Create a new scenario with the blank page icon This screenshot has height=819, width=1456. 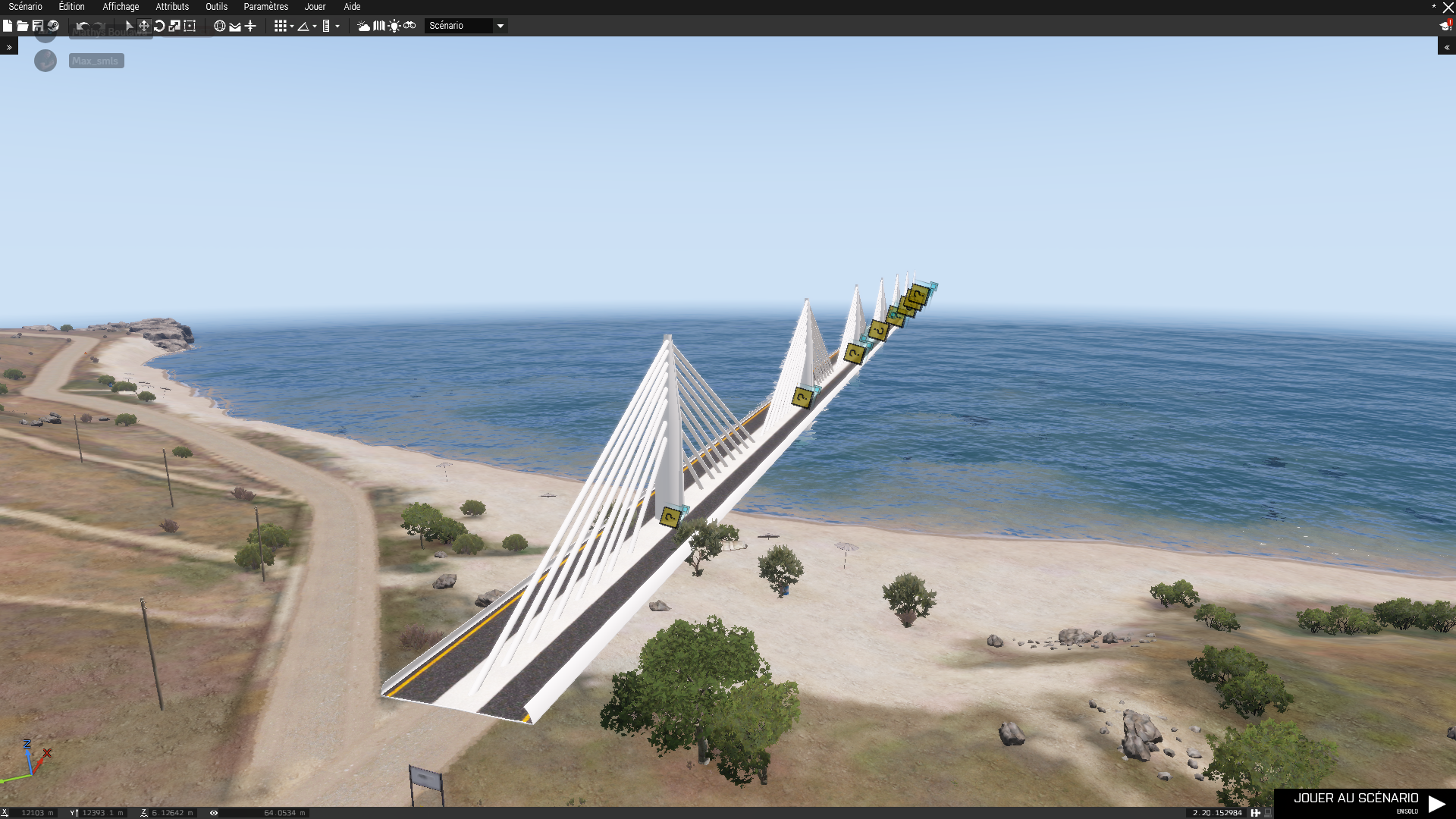click(8, 26)
